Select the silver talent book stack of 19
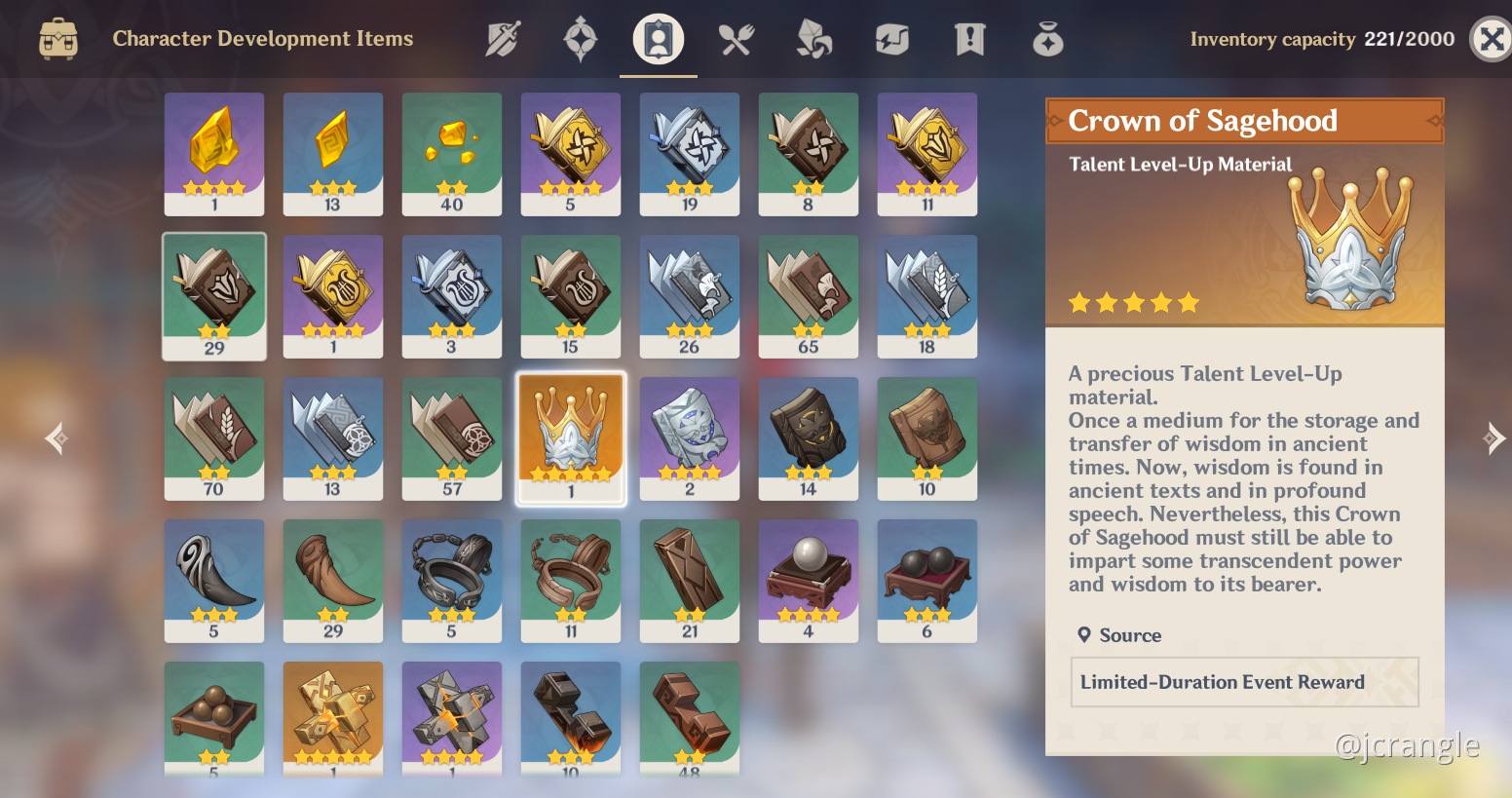Viewport: 1512px width, 798px height. coord(689,154)
